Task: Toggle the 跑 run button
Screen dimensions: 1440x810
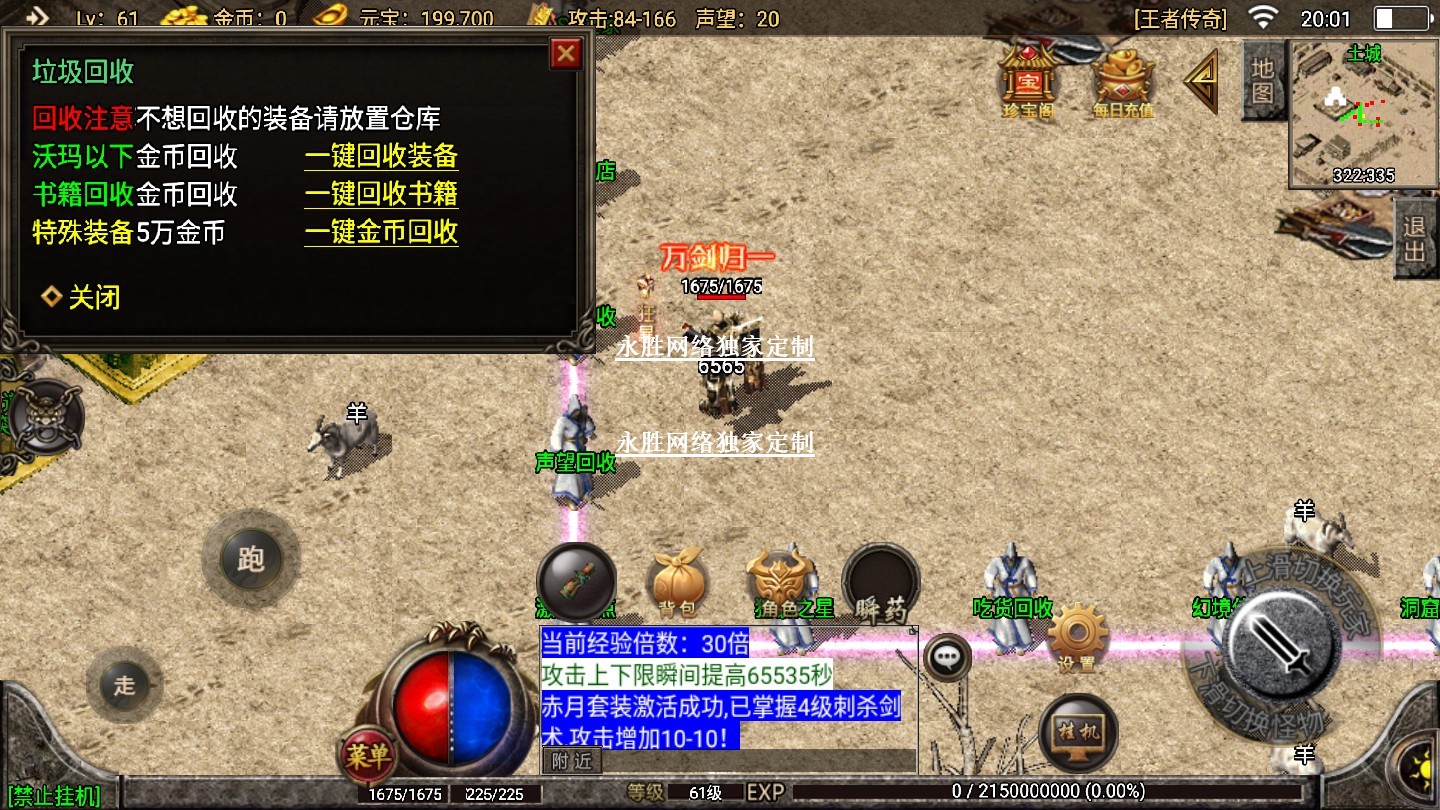Action: click(x=250, y=558)
